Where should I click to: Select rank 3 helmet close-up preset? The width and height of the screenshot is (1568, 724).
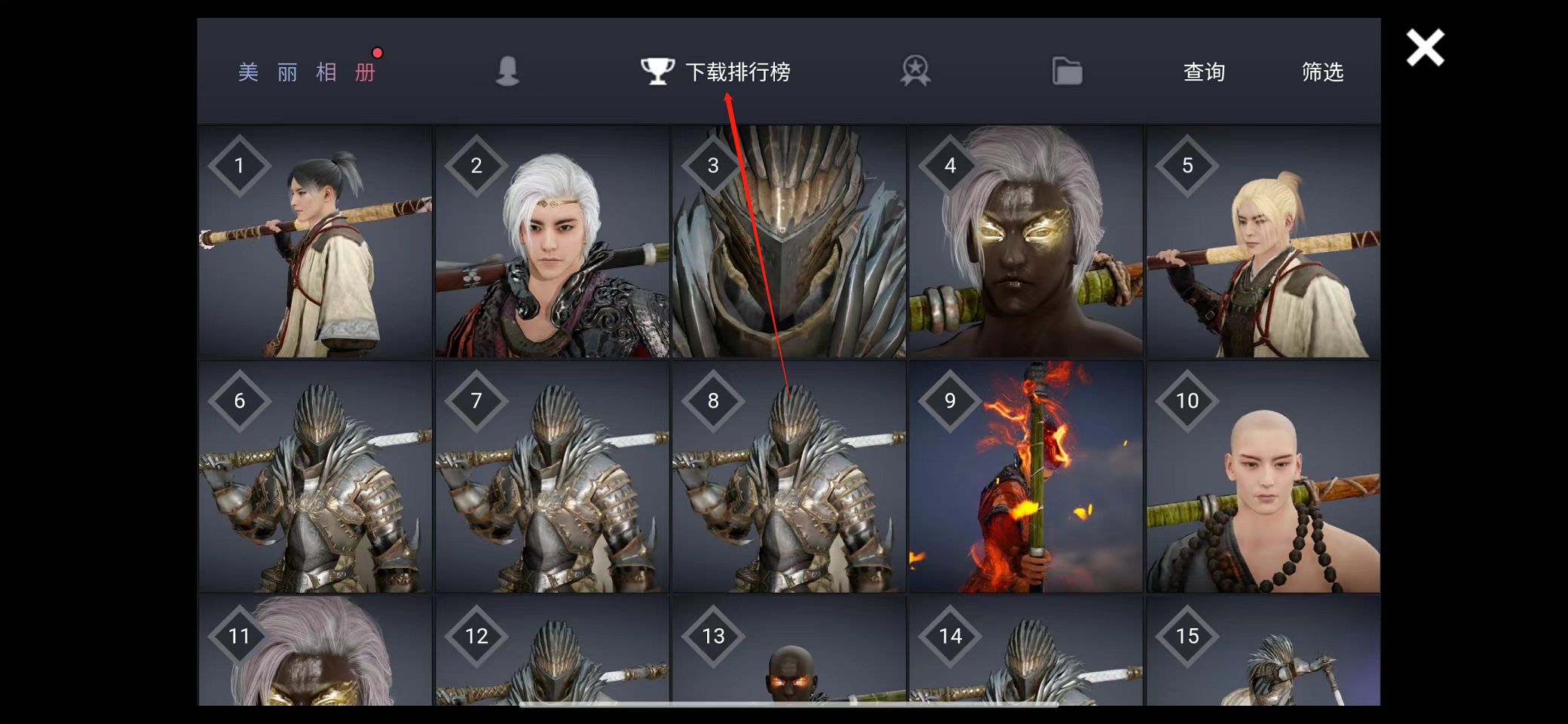pos(789,241)
